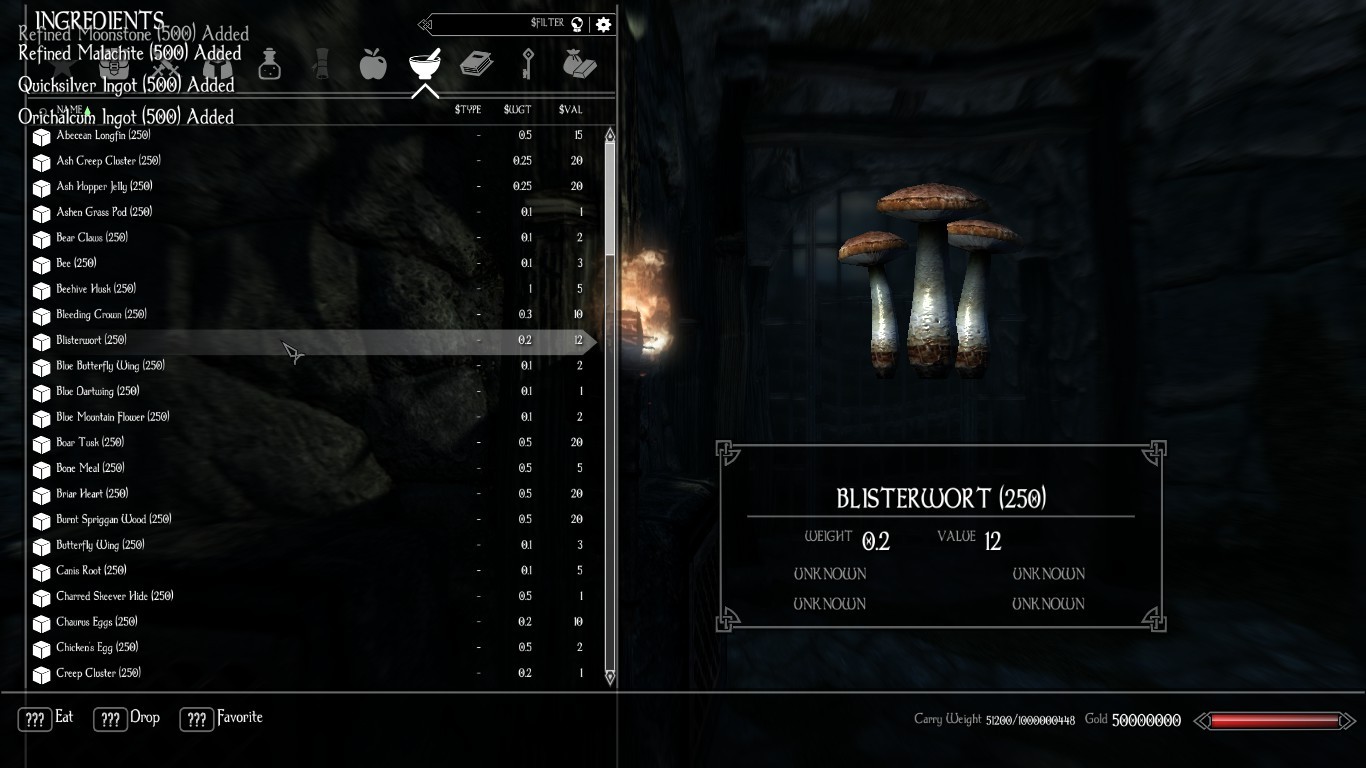Open the inventory settings gear icon
The height and width of the screenshot is (768, 1366).
[603, 24]
